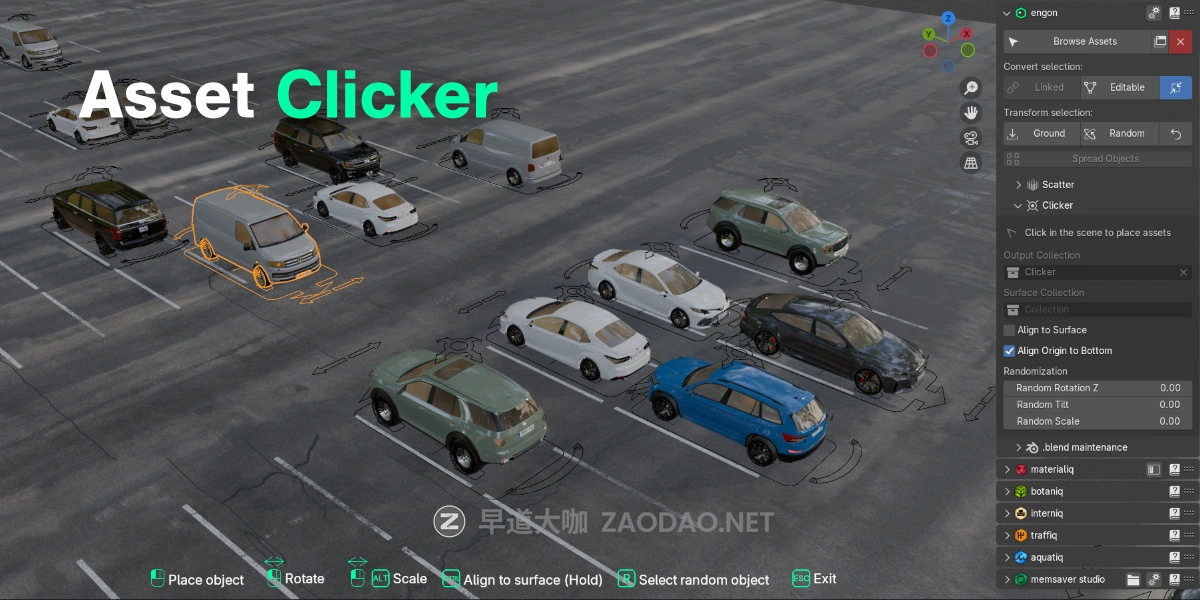Untick Align Origin to Bottom

1010,351
